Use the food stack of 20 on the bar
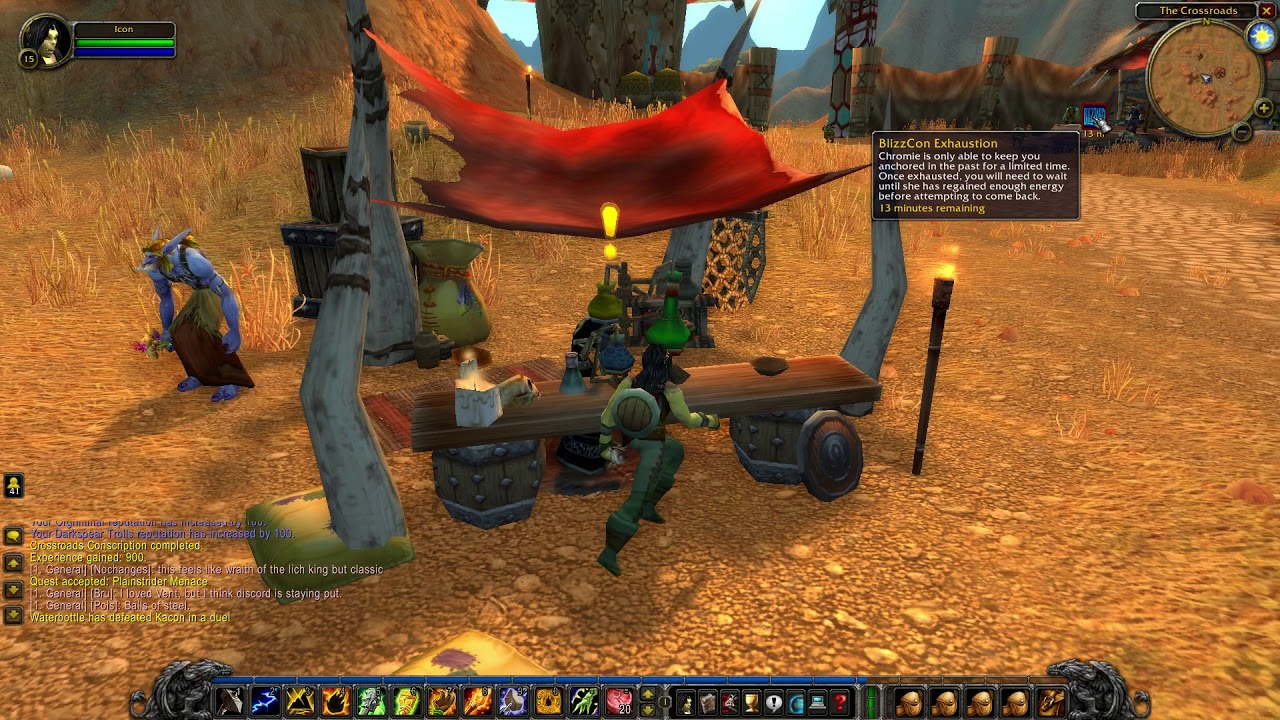The width and height of the screenshot is (1280, 720). click(620, 700)
